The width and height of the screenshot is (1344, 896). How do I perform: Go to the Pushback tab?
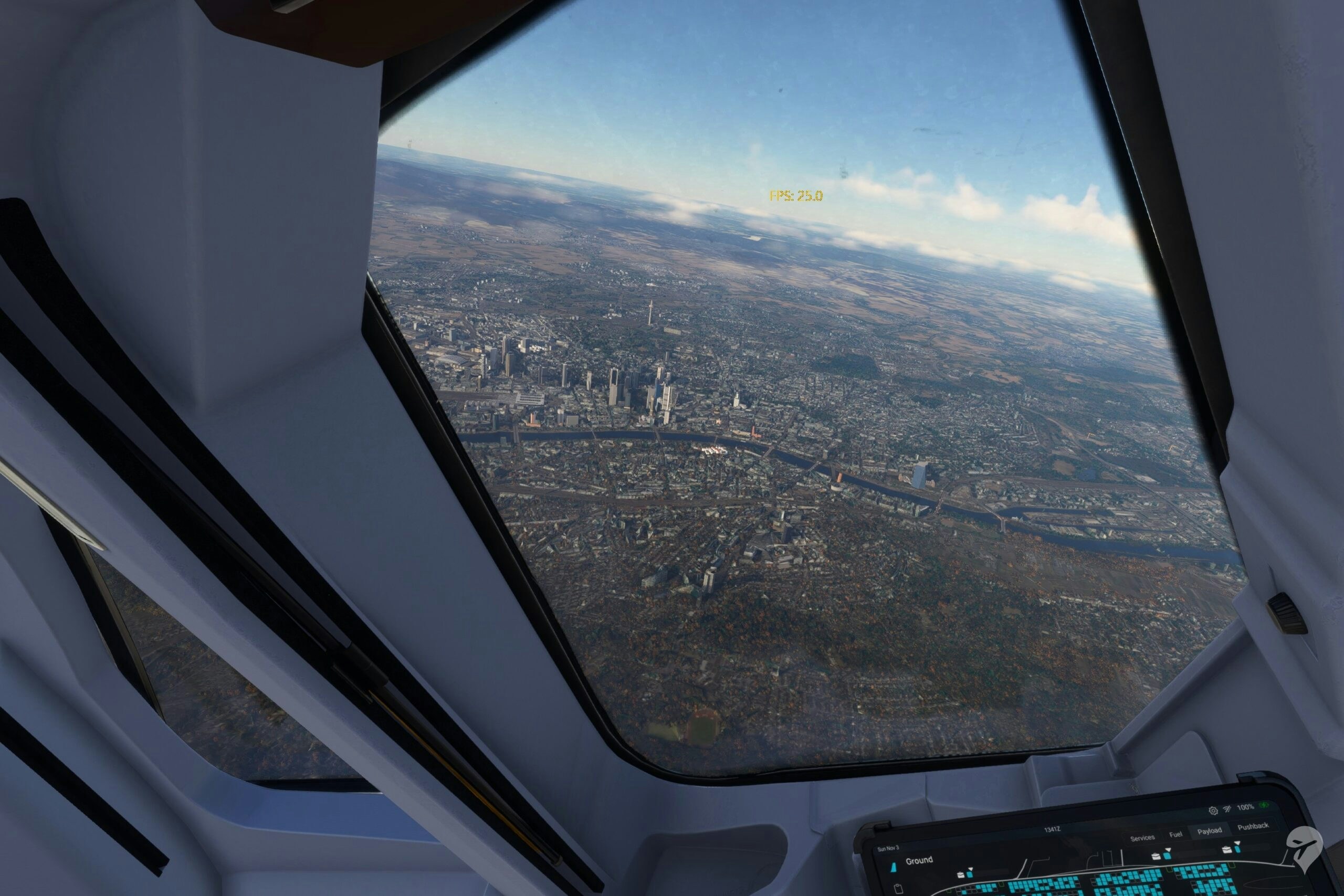pos(1253,826)
